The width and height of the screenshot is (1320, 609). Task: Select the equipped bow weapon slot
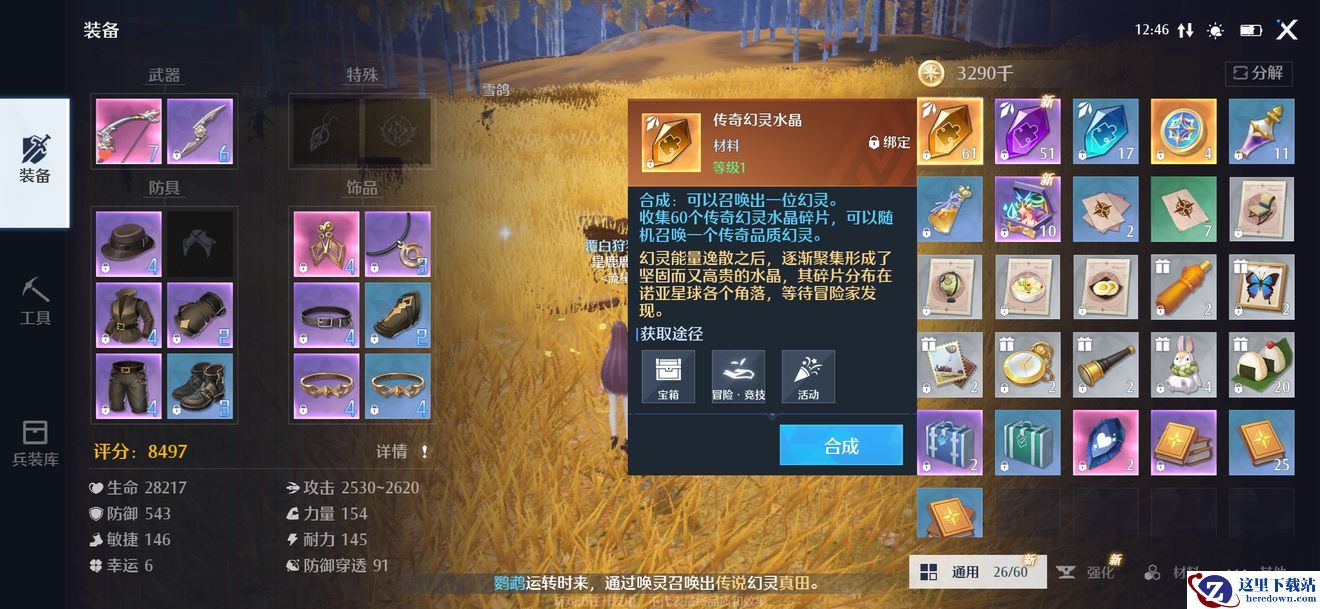tap(128, 132)
